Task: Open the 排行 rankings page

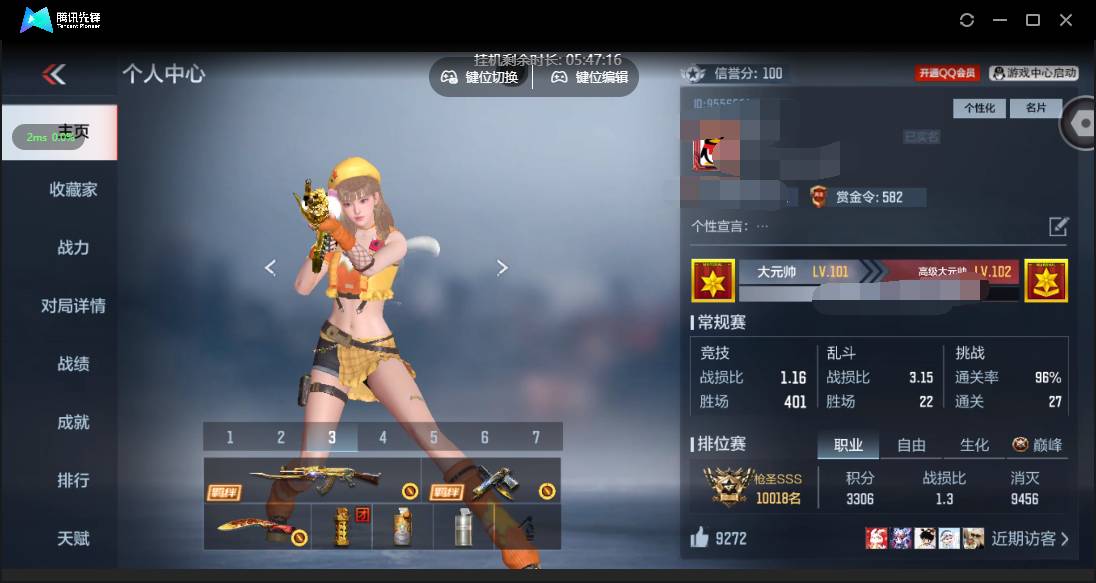Action: pyautogui.click(x=73, y=480)
